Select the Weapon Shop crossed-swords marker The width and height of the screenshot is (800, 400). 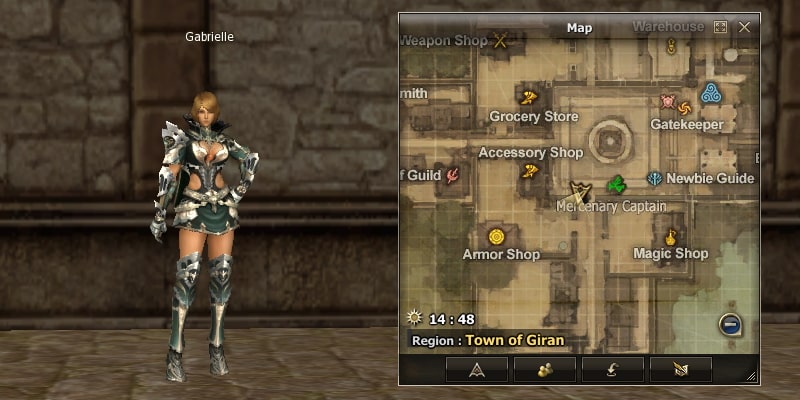501,41
